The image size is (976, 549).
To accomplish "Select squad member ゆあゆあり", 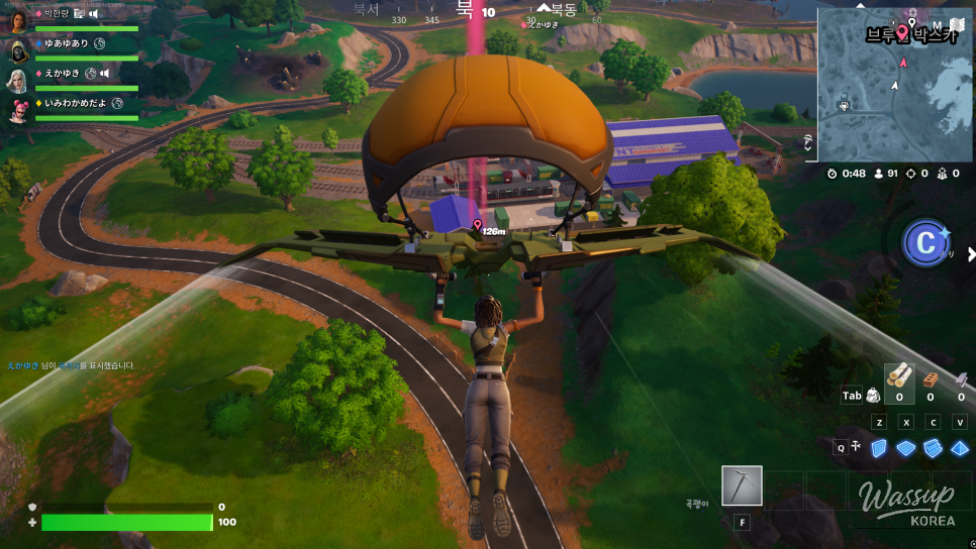I will coord(66,44).
